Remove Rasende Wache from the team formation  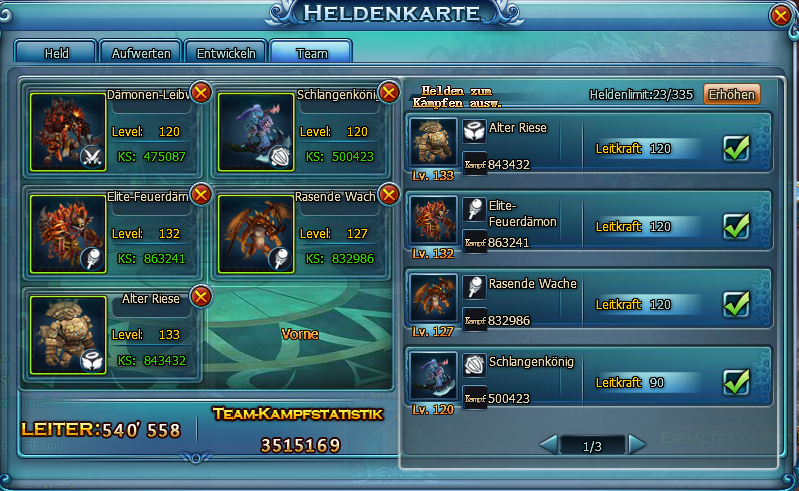tap(389, 194)
